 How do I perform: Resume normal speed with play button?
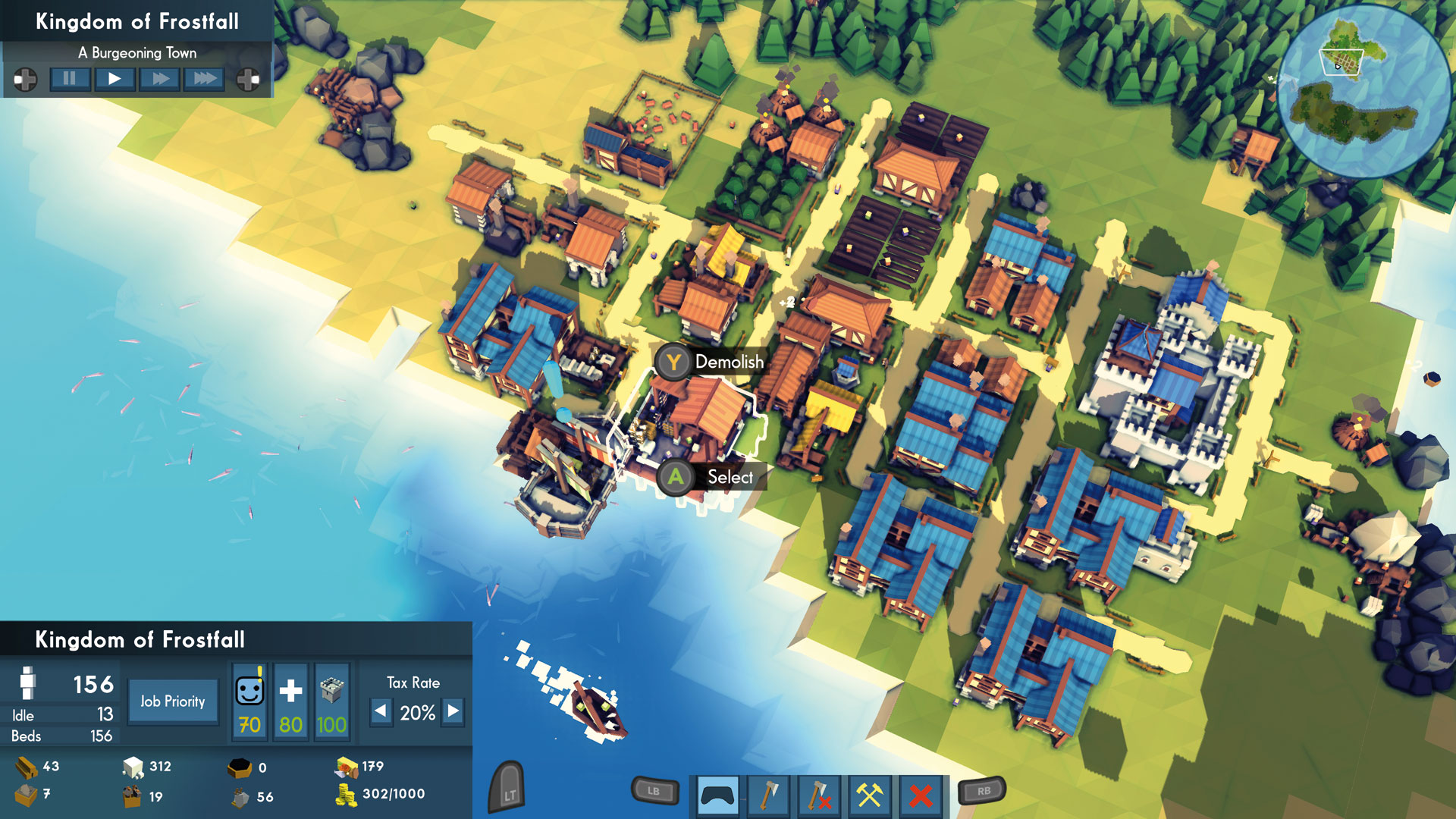[x=114, y=79]
